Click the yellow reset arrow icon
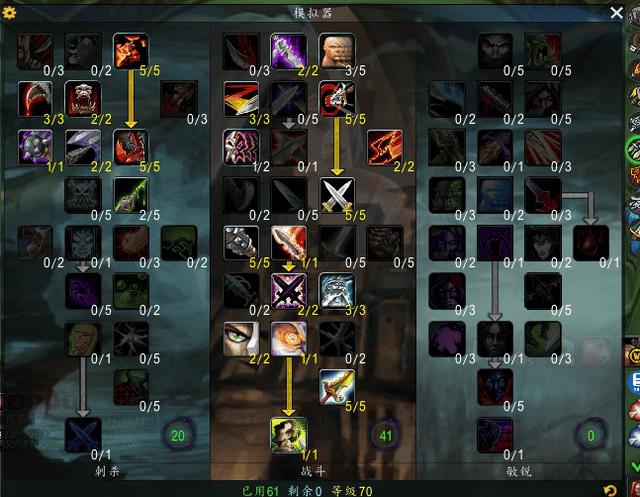Screen dimensions: 640x497 pos(610,489)
